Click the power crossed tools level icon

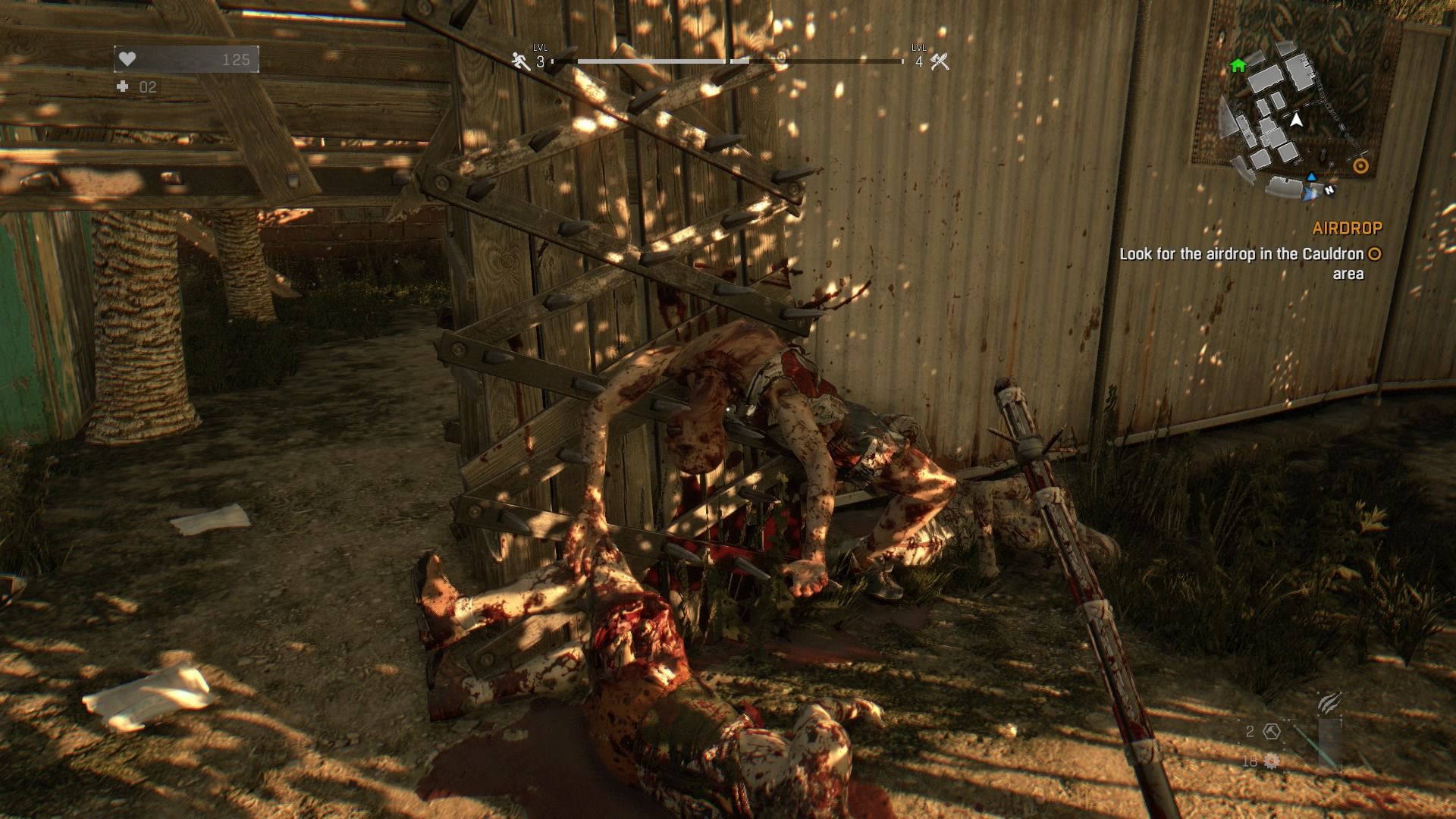[x=940, y=61]
